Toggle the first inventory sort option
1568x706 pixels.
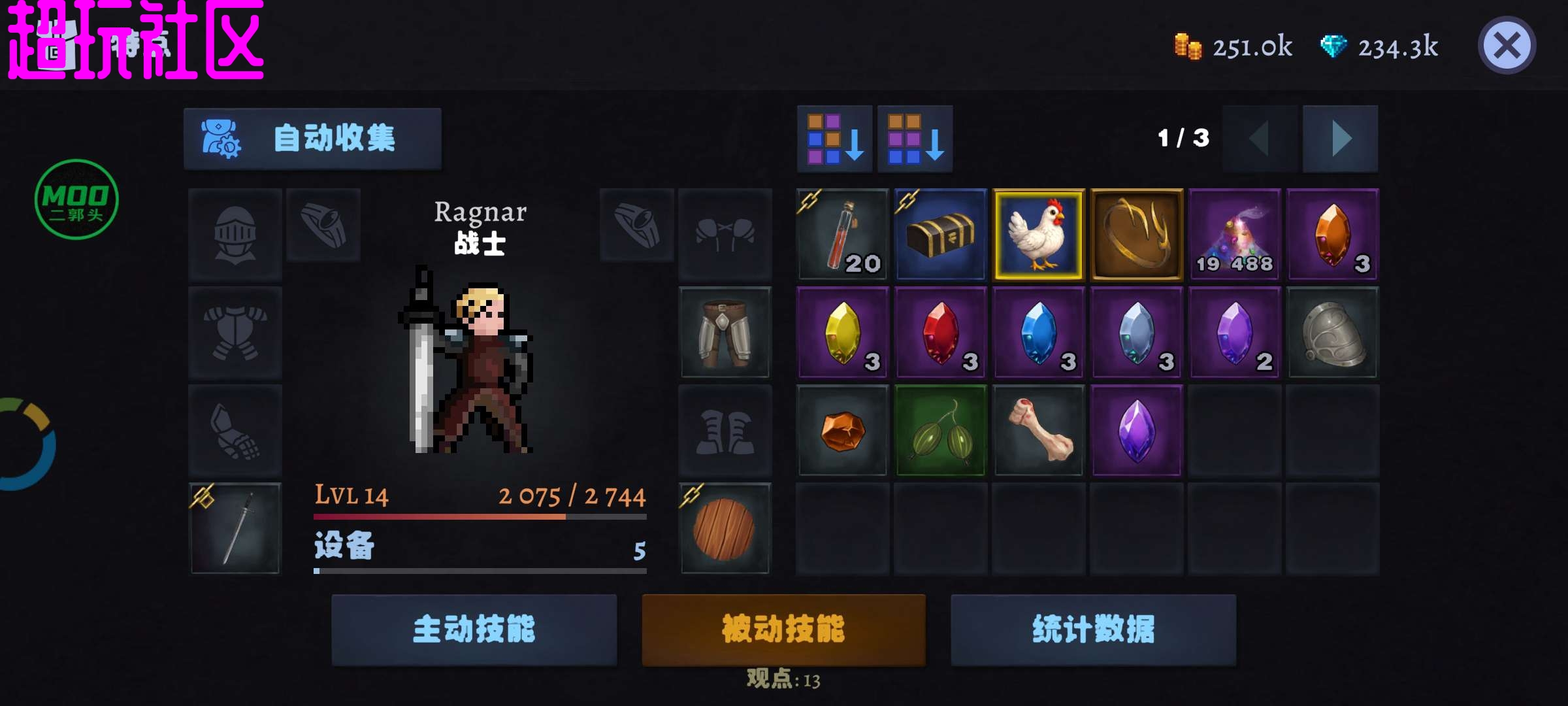(835, 139)
